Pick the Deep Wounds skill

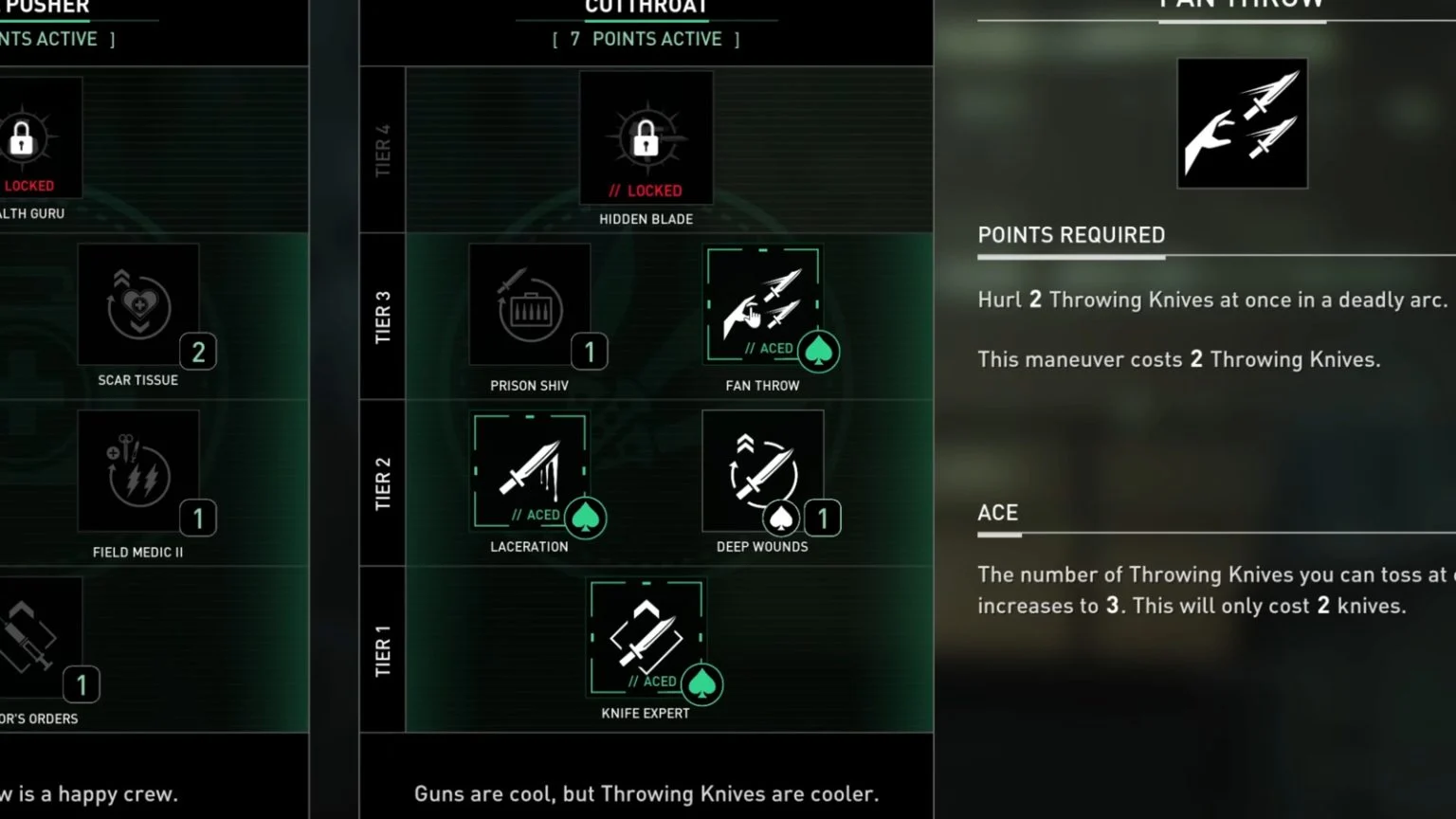(763, 471)
